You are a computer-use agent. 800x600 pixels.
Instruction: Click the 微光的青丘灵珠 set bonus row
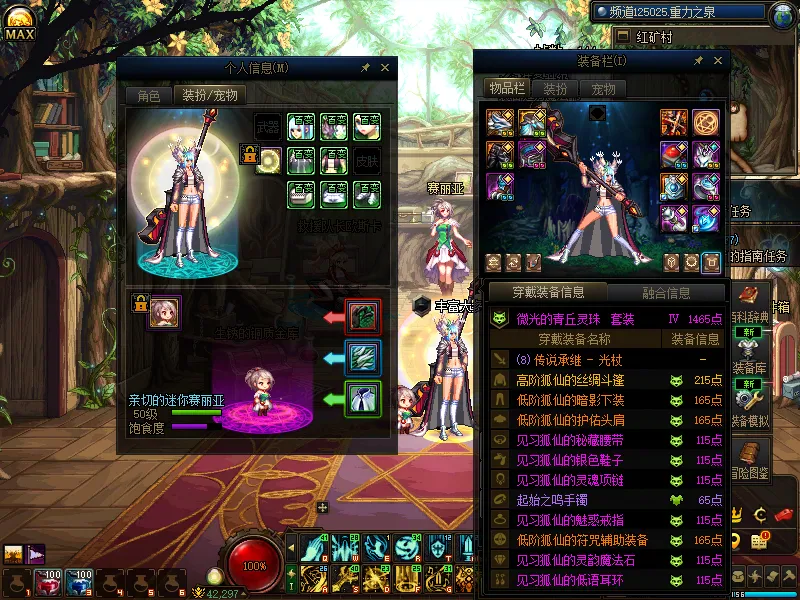point(607,319)
